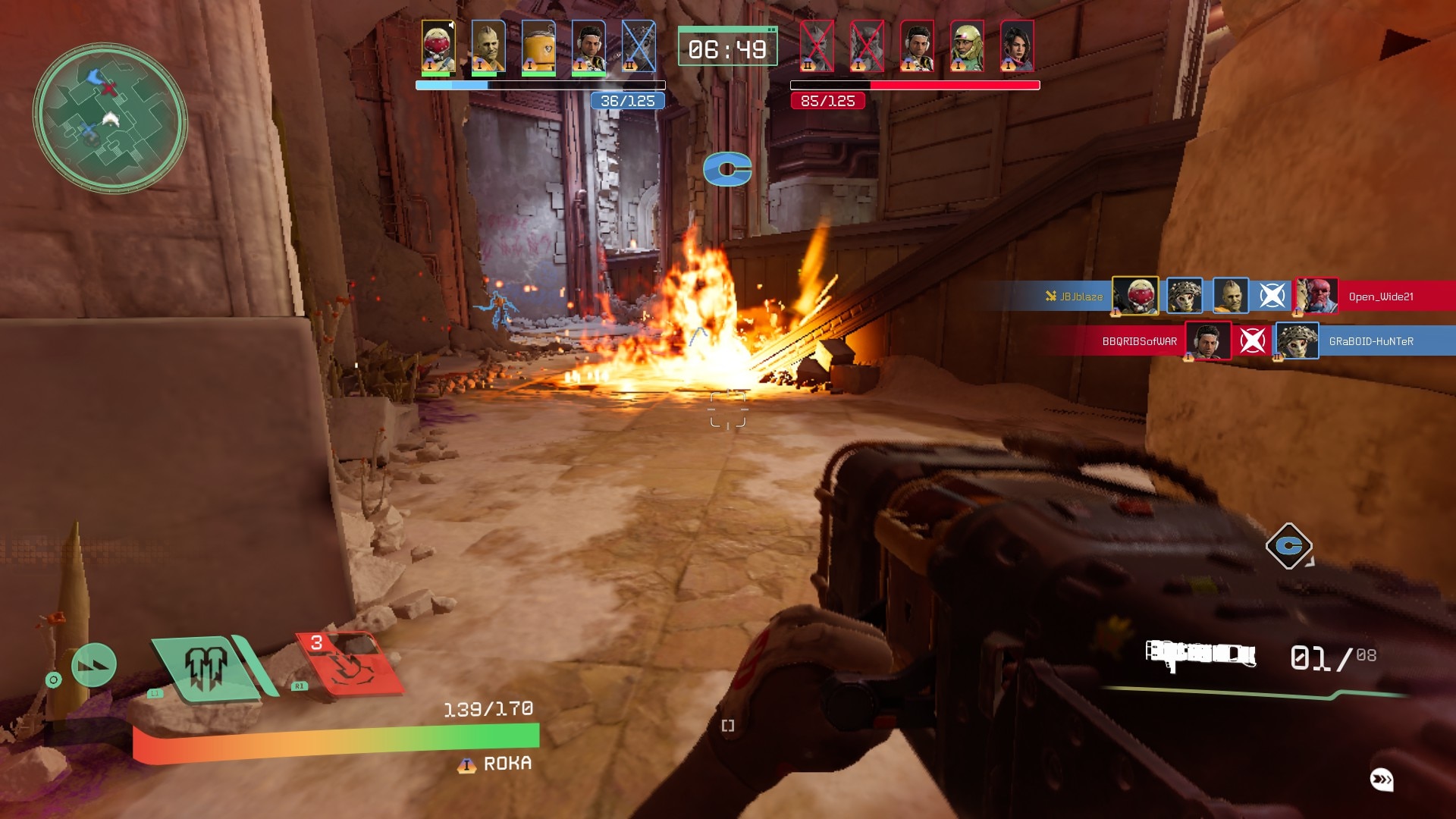Trigger the round green dodge icon

point(94,665)
